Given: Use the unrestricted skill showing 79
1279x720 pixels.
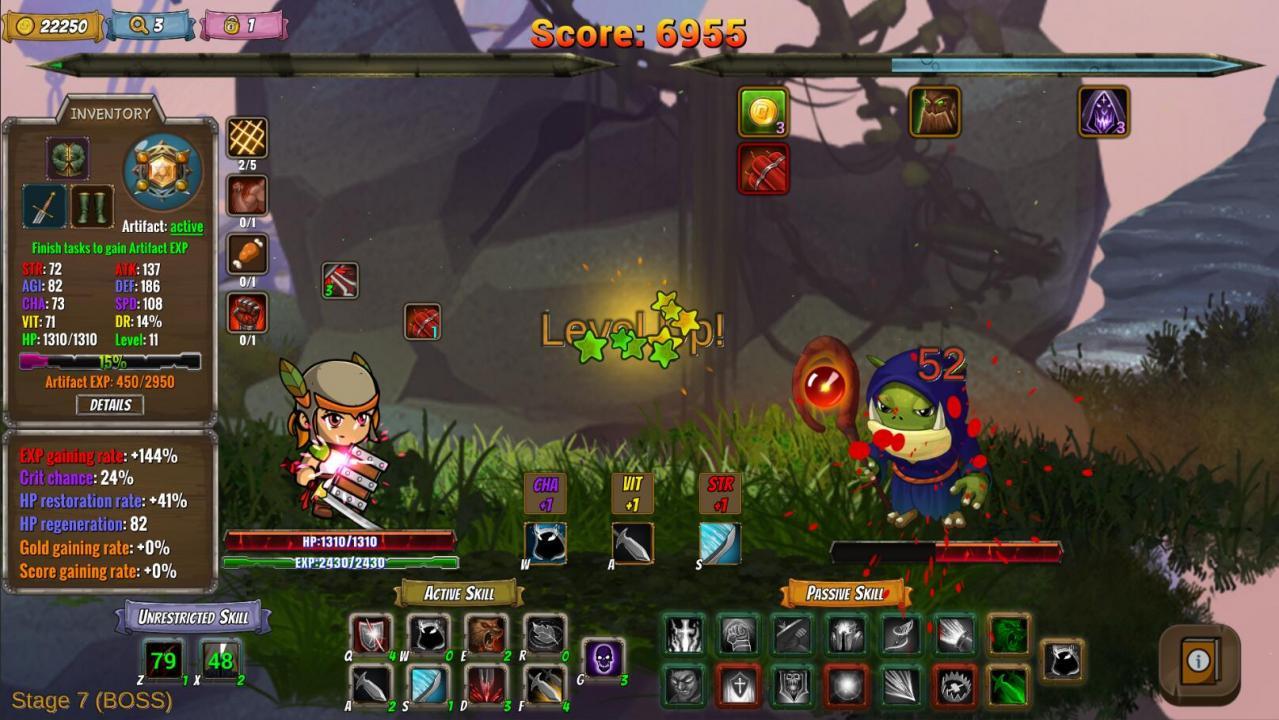Looking at the screenshot, I should [163, 660].
